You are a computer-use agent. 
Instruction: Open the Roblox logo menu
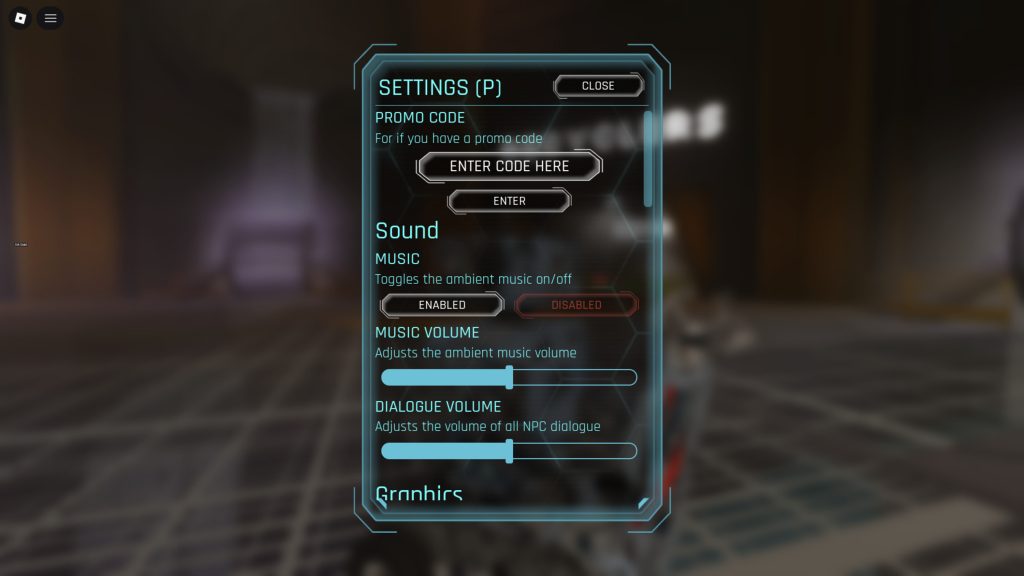[20, 18]
